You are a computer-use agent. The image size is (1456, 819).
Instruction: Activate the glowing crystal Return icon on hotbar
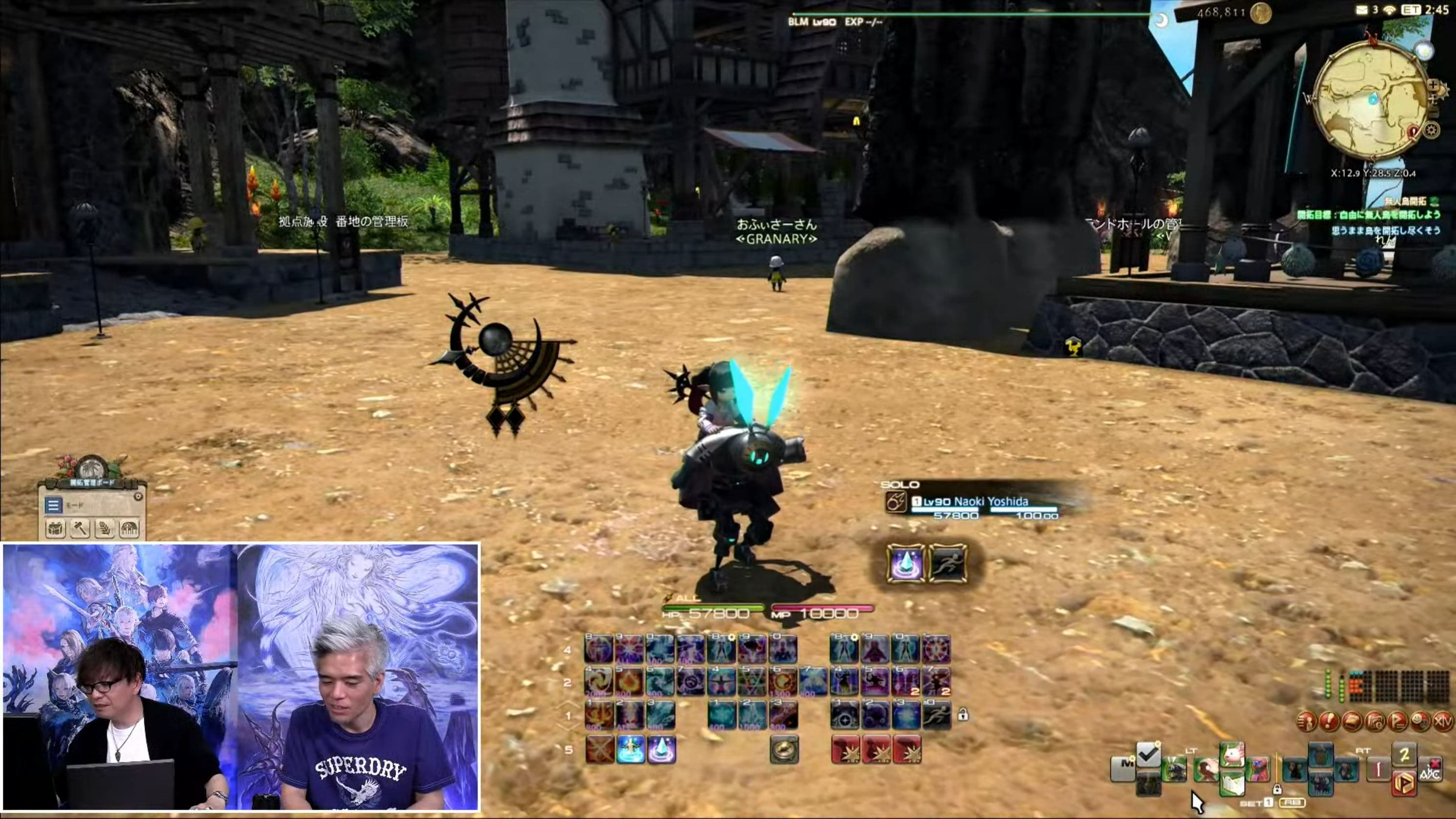[x=661, y=750]
